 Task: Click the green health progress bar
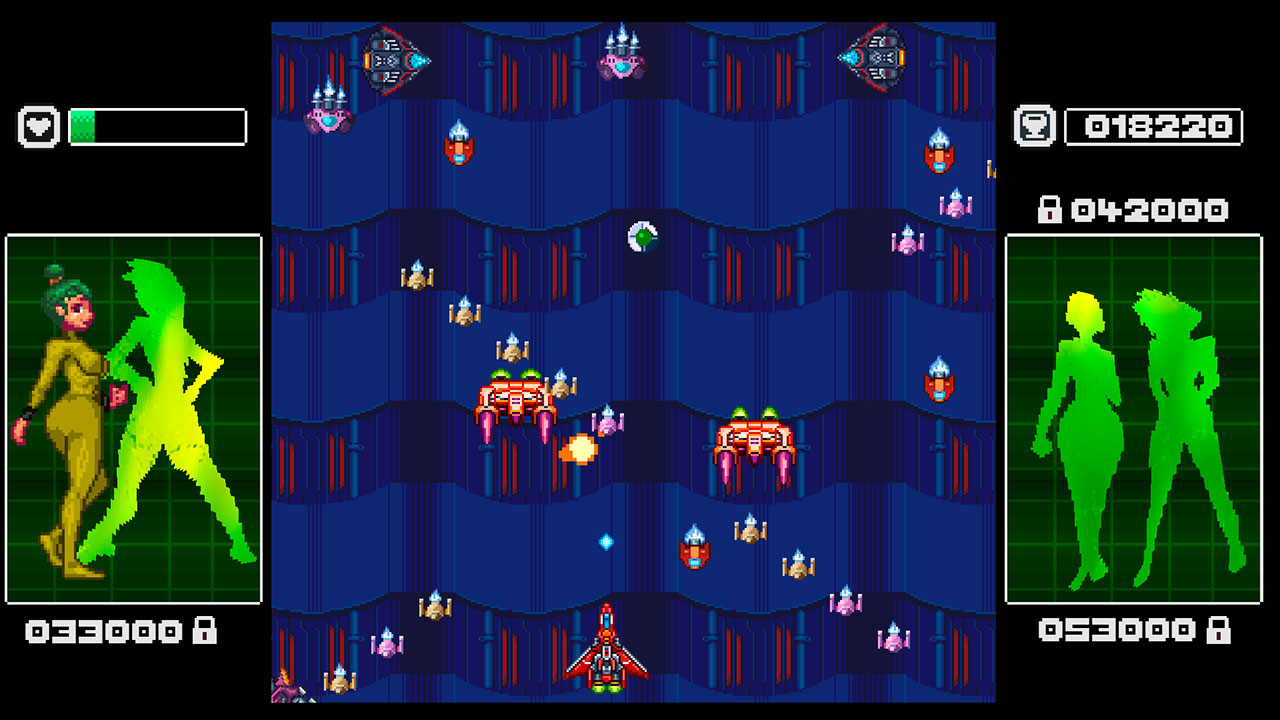click(85, 127)
